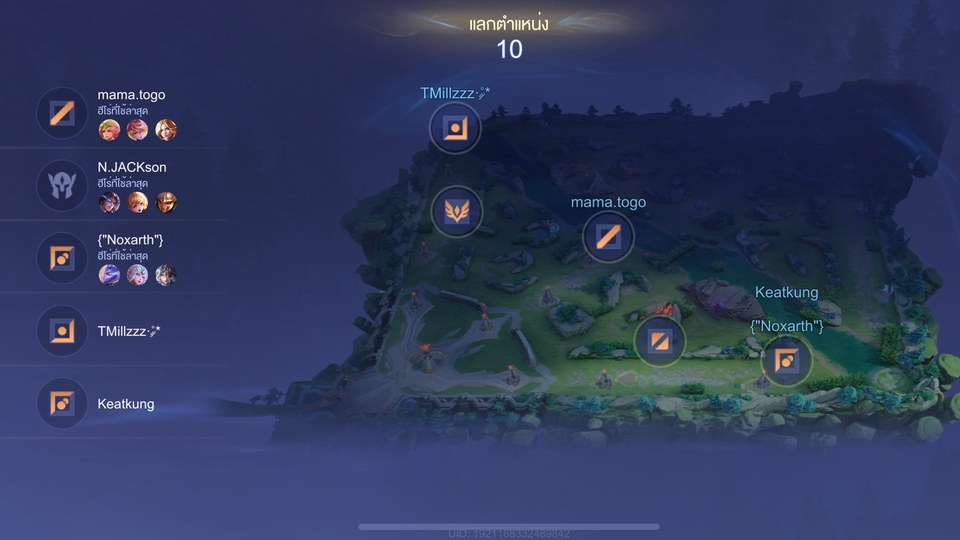Select the winged jungle position icon on the map

[457, 212]
